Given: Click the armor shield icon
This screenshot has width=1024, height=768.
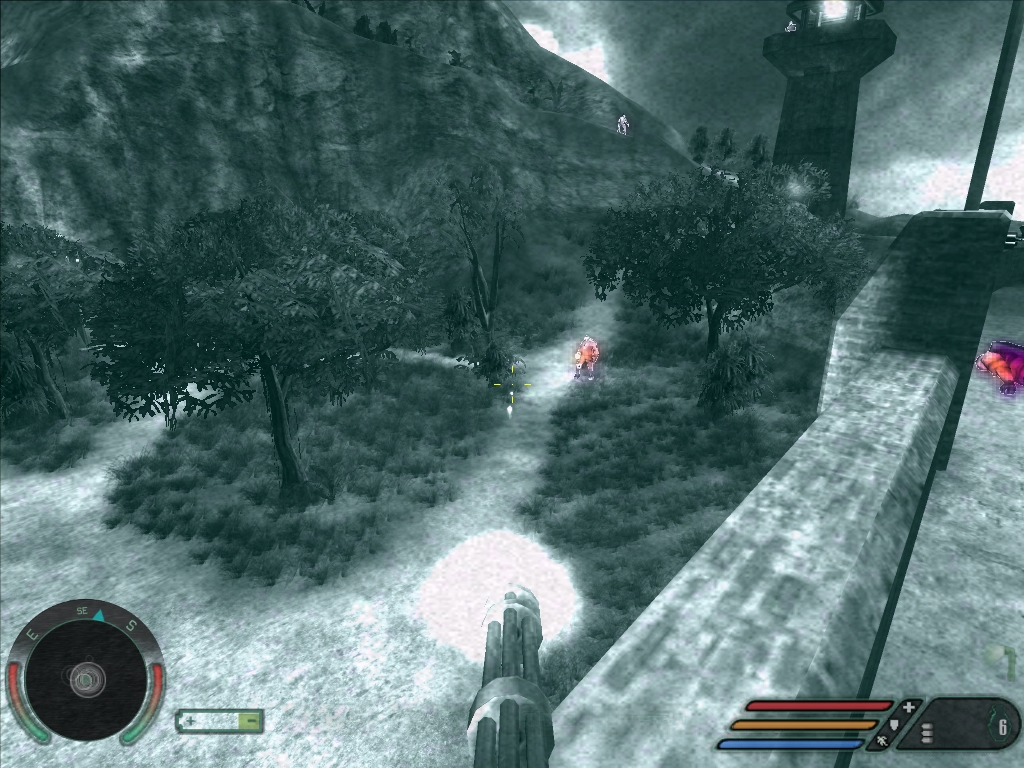Looking at the screenshot, I should [894, 724].
